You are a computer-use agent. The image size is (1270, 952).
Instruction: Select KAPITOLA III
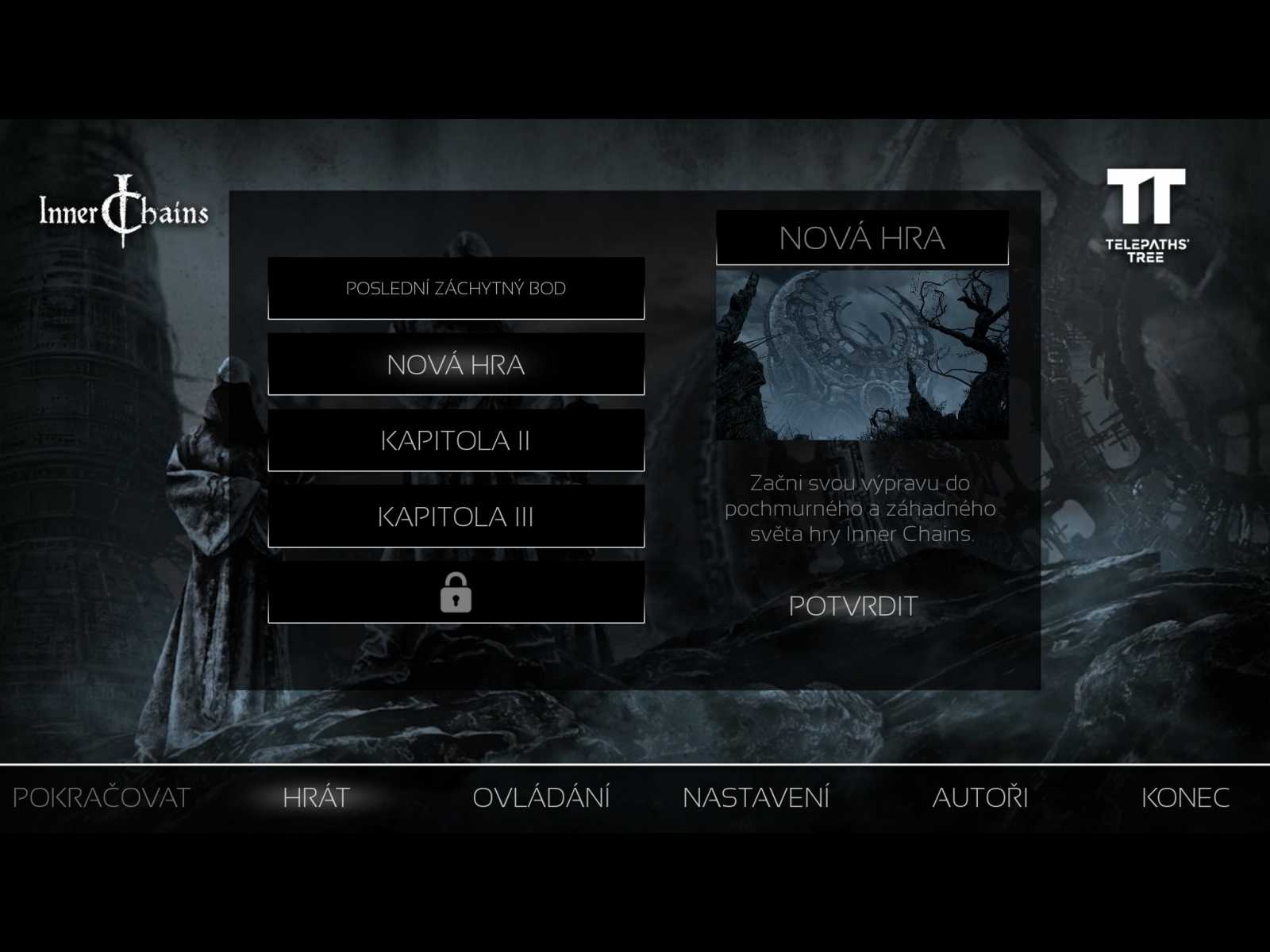pyautogui.click(x=457, y=517)
